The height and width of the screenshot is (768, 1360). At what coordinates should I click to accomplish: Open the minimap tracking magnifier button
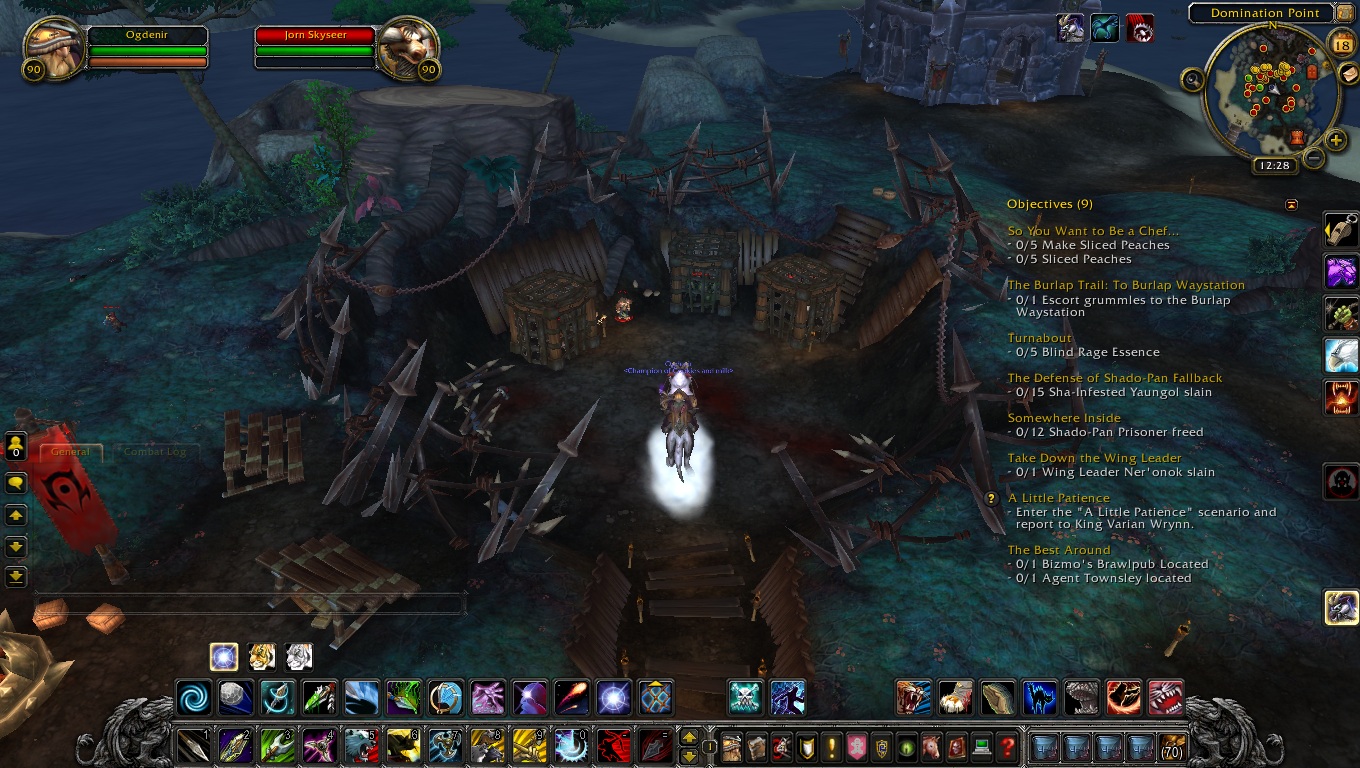[x=1192, y=80]
